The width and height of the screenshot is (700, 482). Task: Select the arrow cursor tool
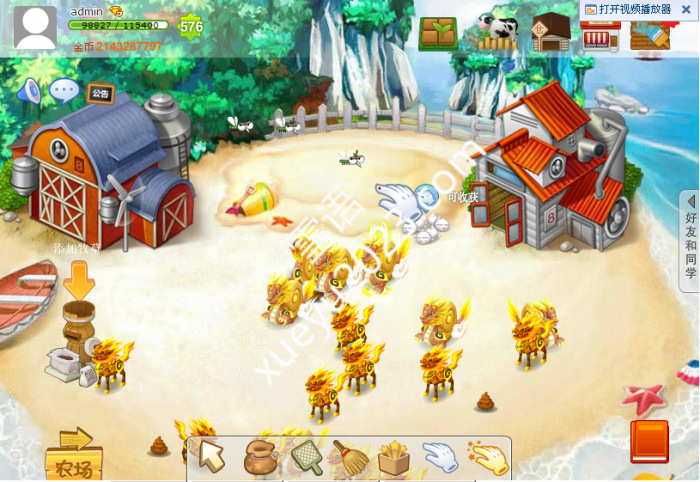[x=212, y=456]
